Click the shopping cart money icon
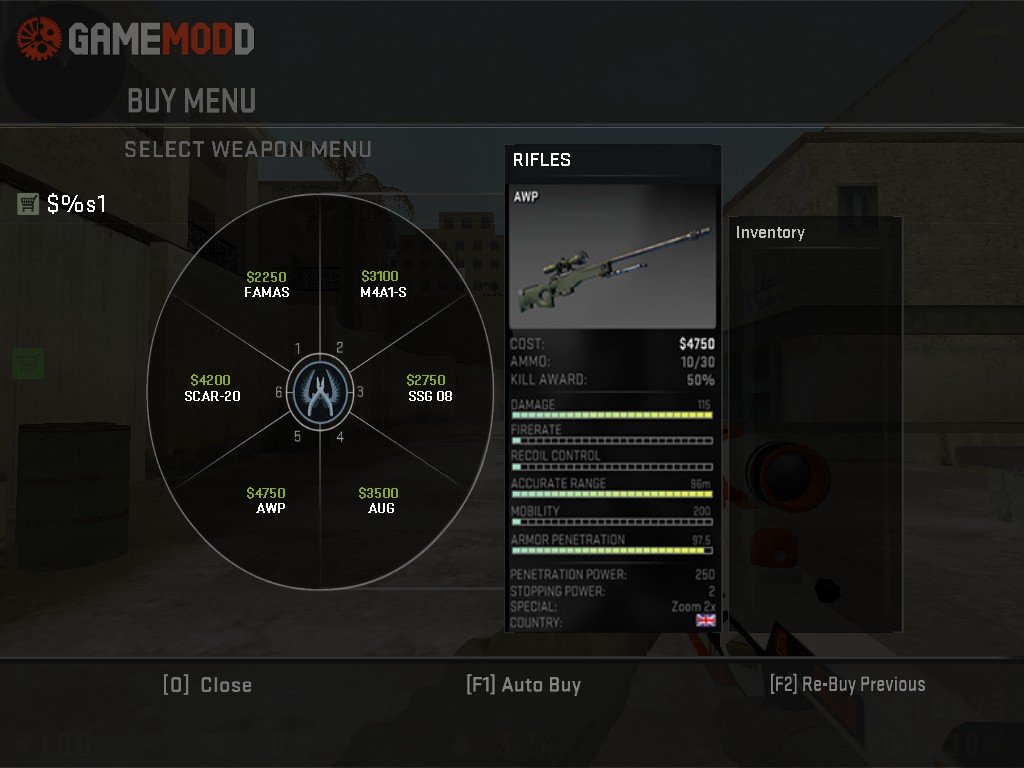 [28, 204]
